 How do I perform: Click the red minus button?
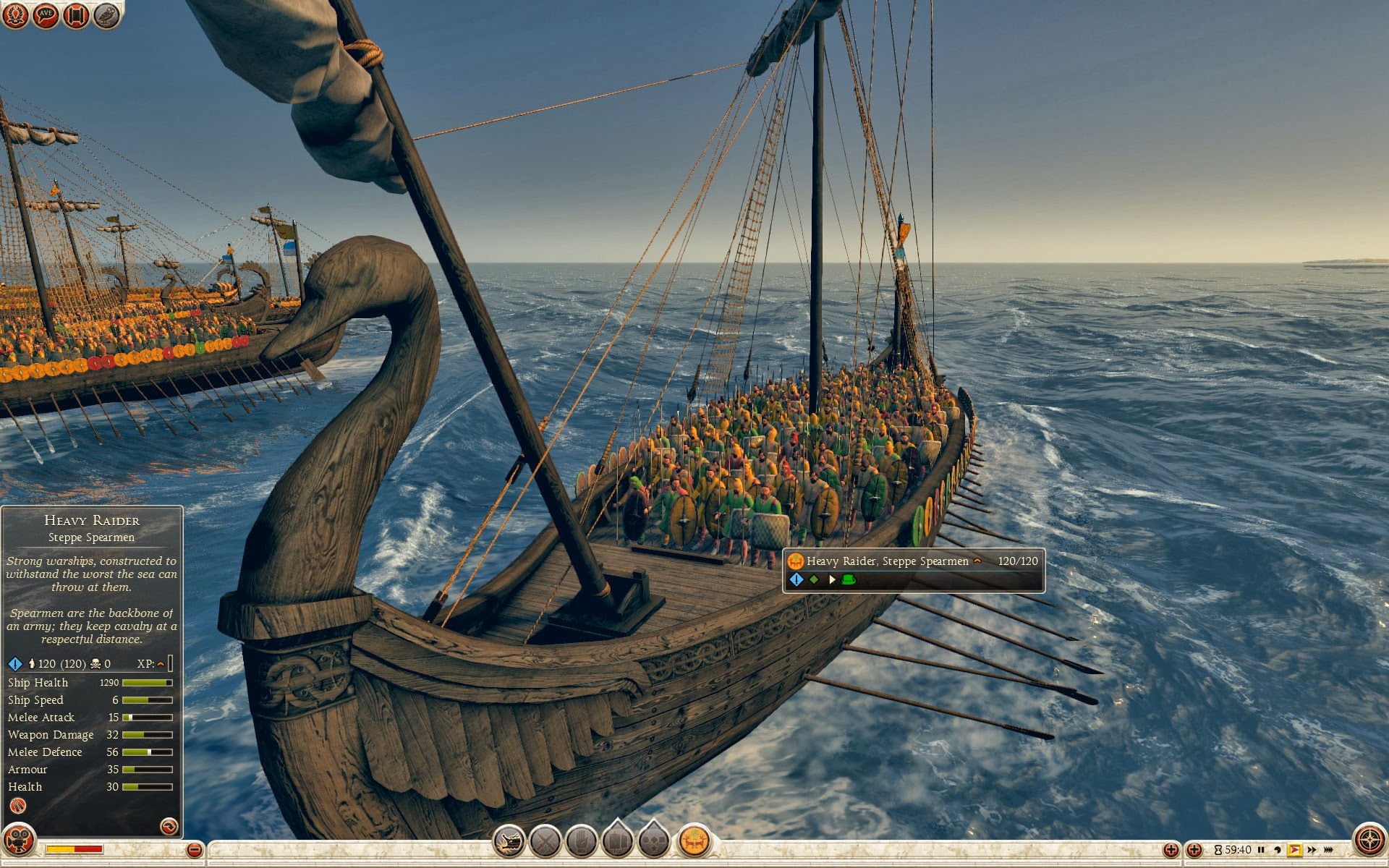pos(194,850)
